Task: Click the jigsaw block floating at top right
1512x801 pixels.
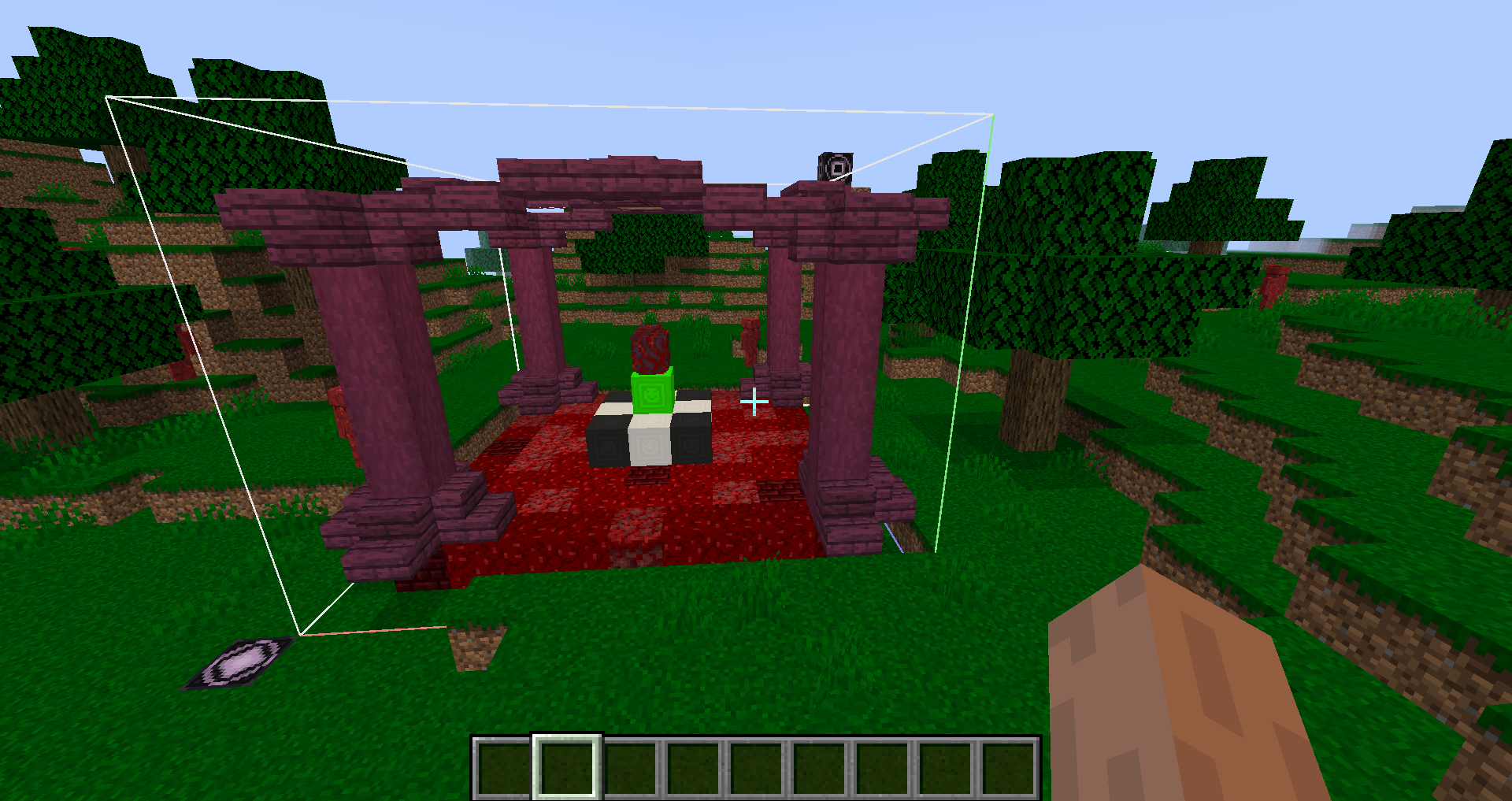Action: [837, 168]
